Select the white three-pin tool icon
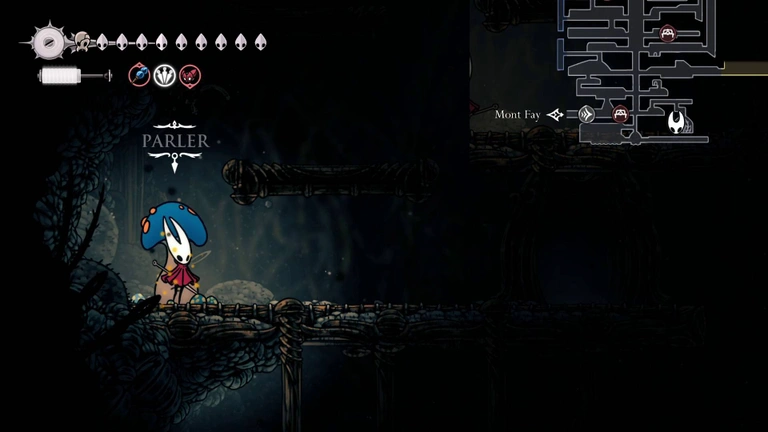Image resolution: width=768 pixels, height=432 pixels. 164,75
